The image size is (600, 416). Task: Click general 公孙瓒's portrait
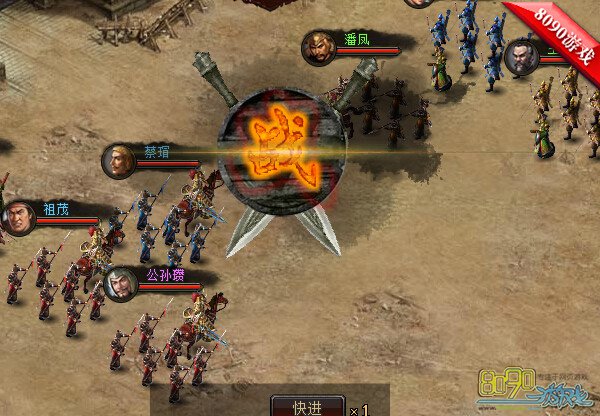(120, 284)
